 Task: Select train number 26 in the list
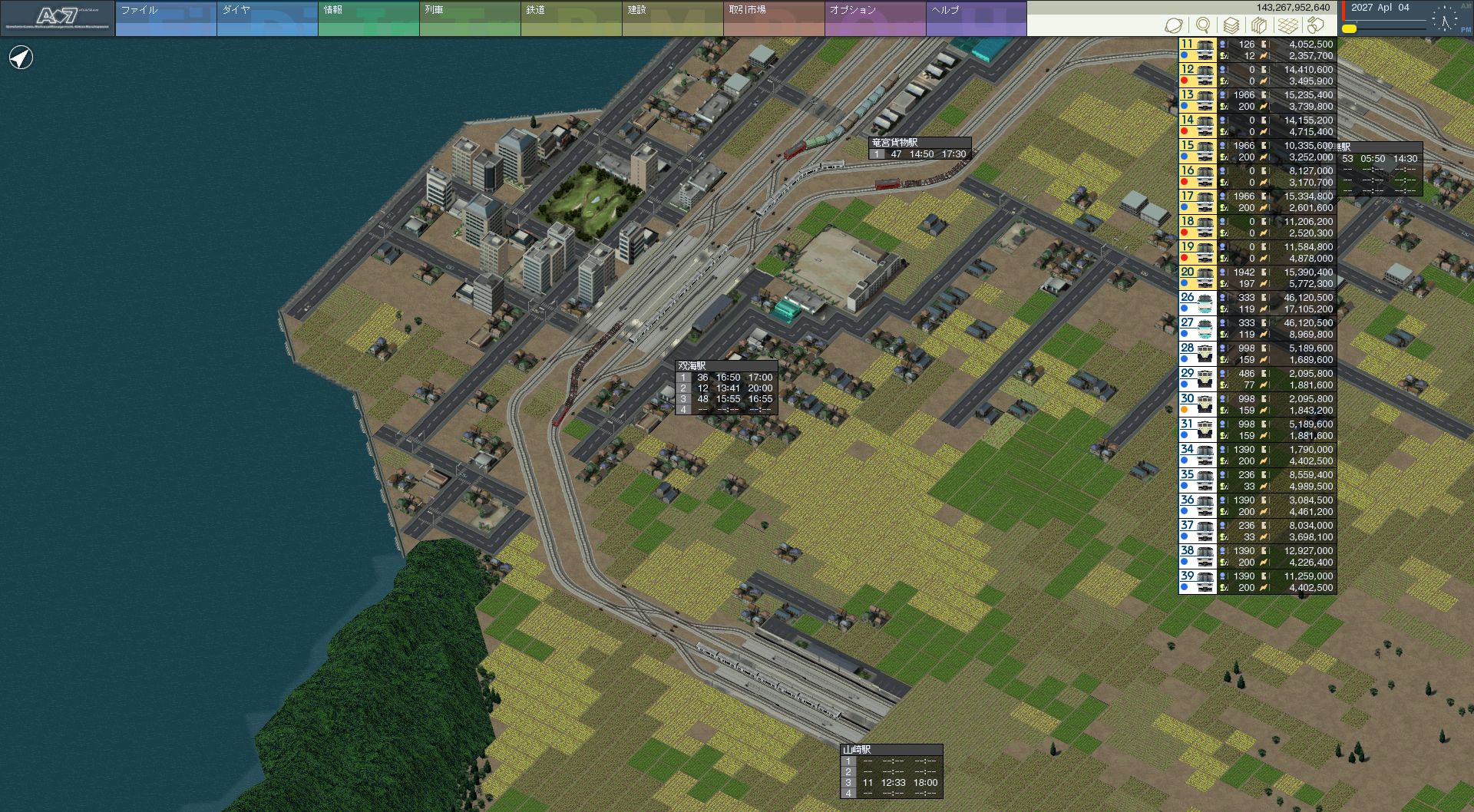(1198, 303)
